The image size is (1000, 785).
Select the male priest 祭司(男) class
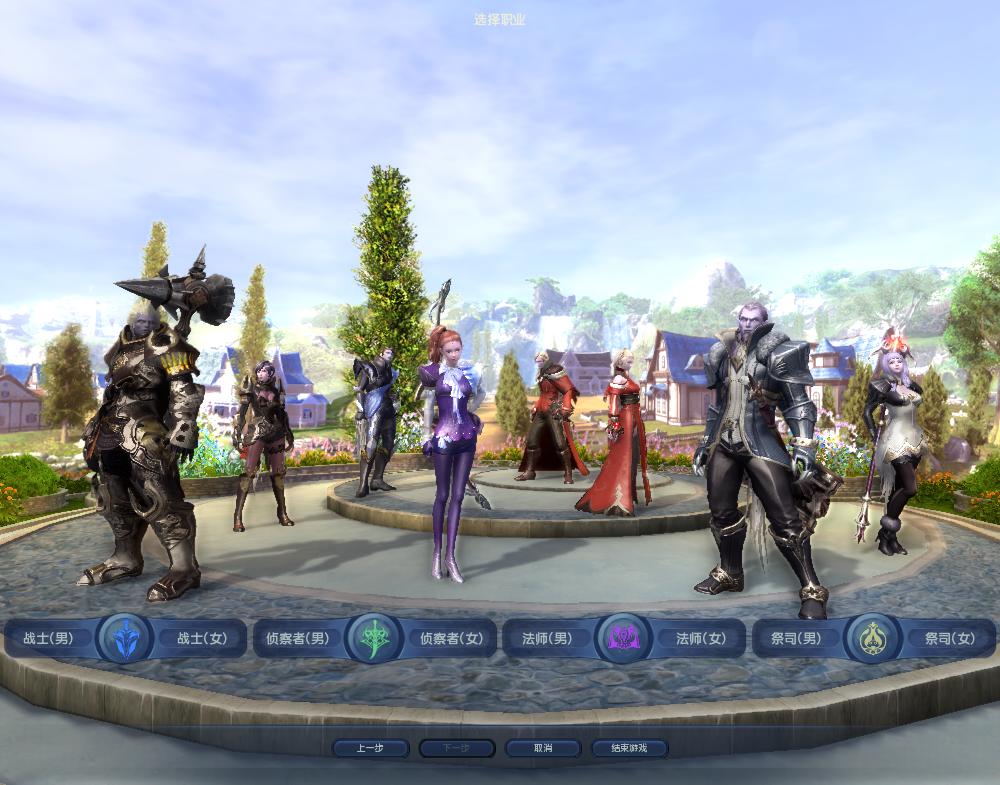(x=797, y=638)
